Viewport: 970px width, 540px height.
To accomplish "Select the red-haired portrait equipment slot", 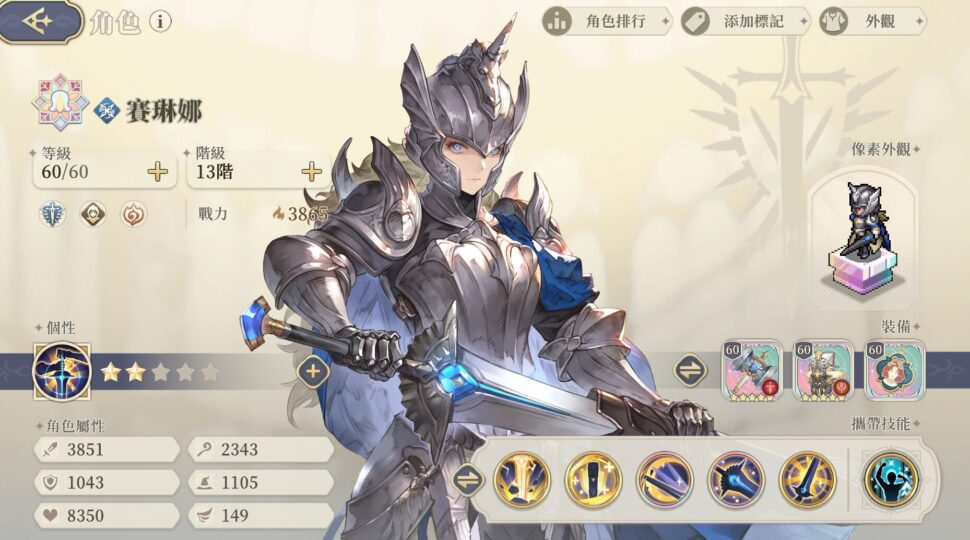I will 894,370.
